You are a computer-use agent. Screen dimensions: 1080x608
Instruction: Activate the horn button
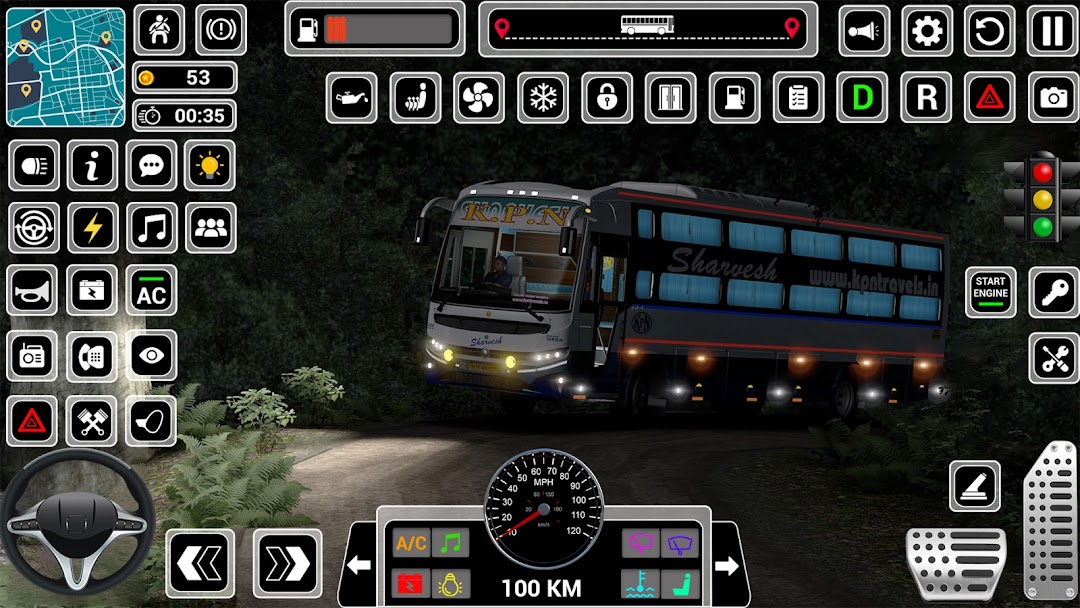pyautogui.click(x=33, y=291)
